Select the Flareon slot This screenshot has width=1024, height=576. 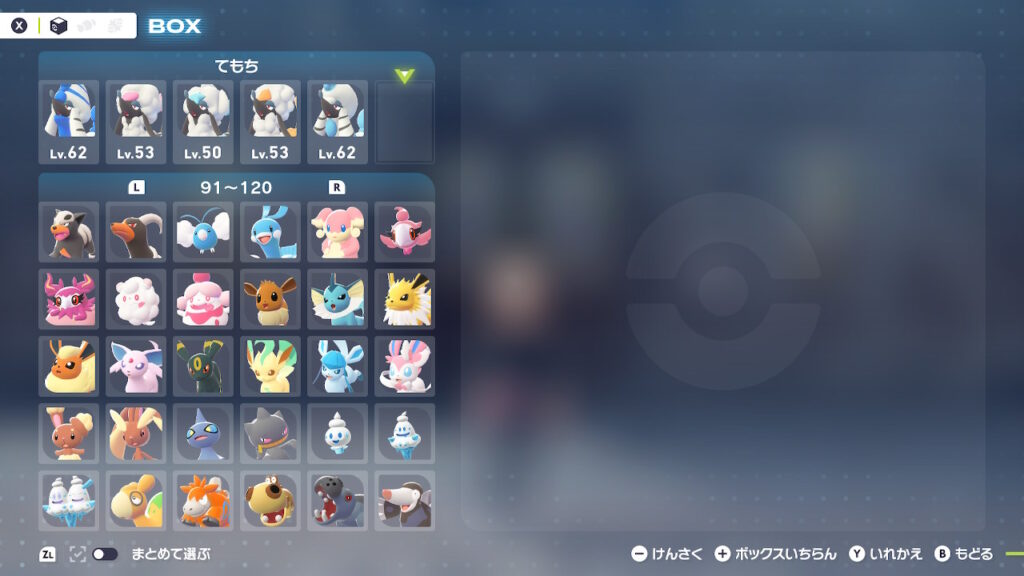coord(69,366)
